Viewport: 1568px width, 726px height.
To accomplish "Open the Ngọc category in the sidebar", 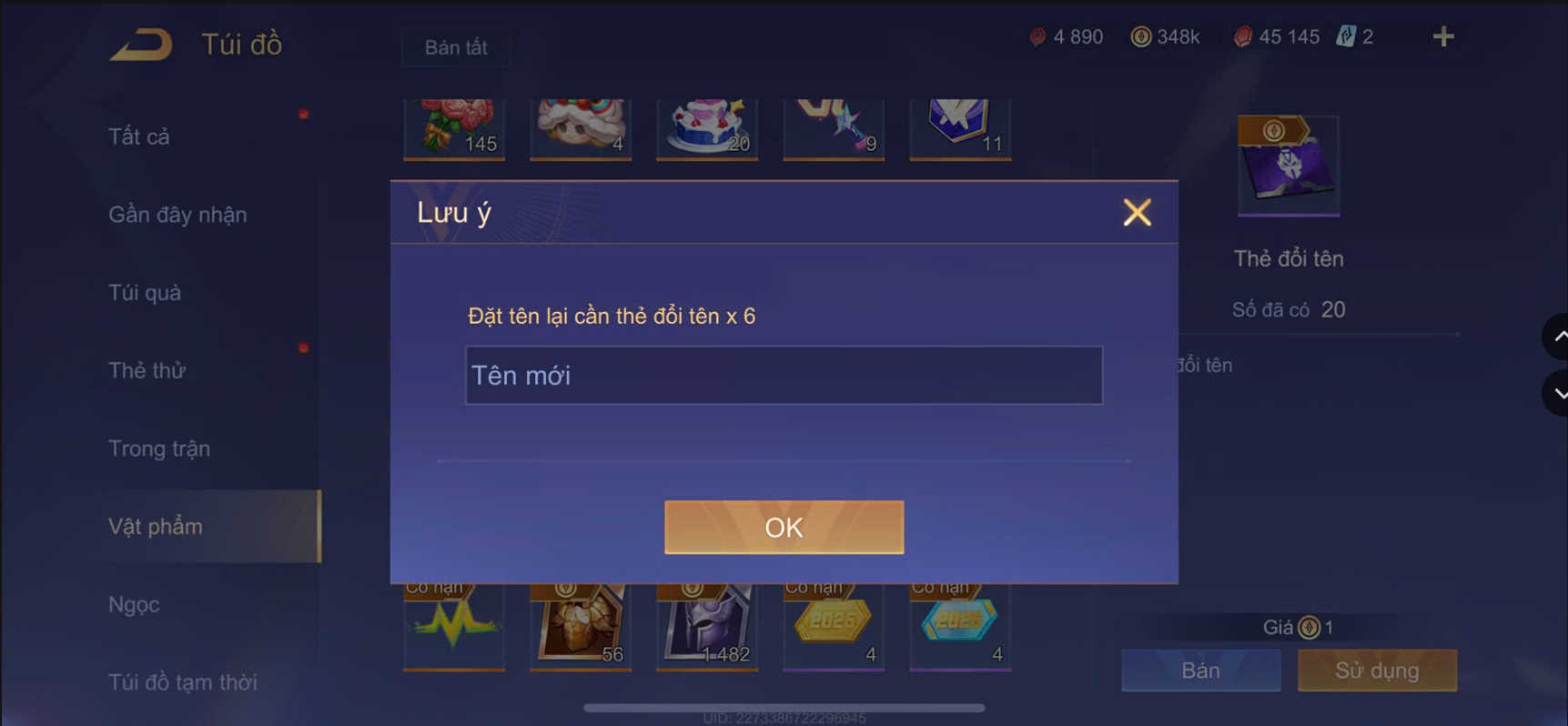I will [x=133, y=604].
